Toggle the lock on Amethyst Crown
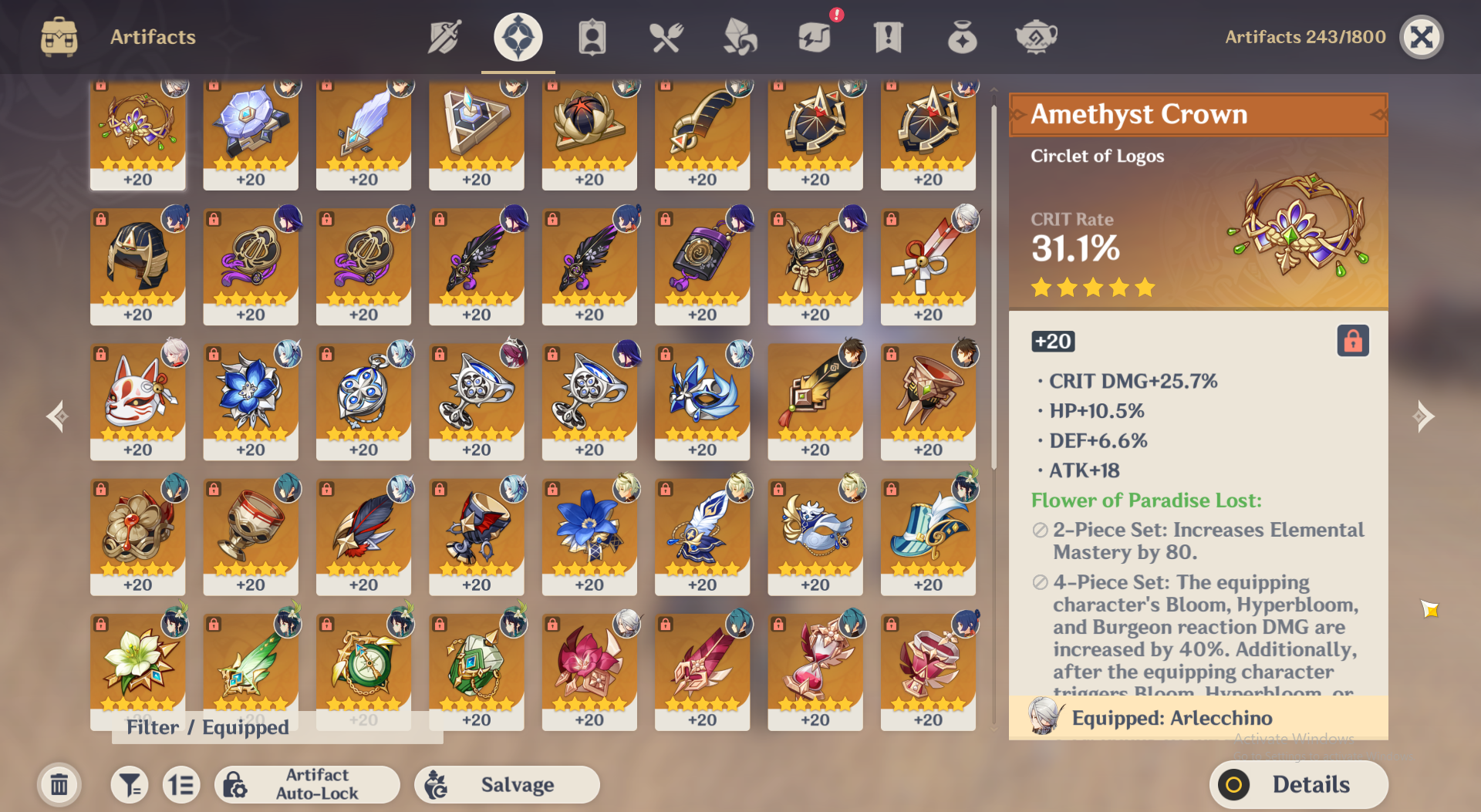1481x812 pixels. tap(1353, 341)
